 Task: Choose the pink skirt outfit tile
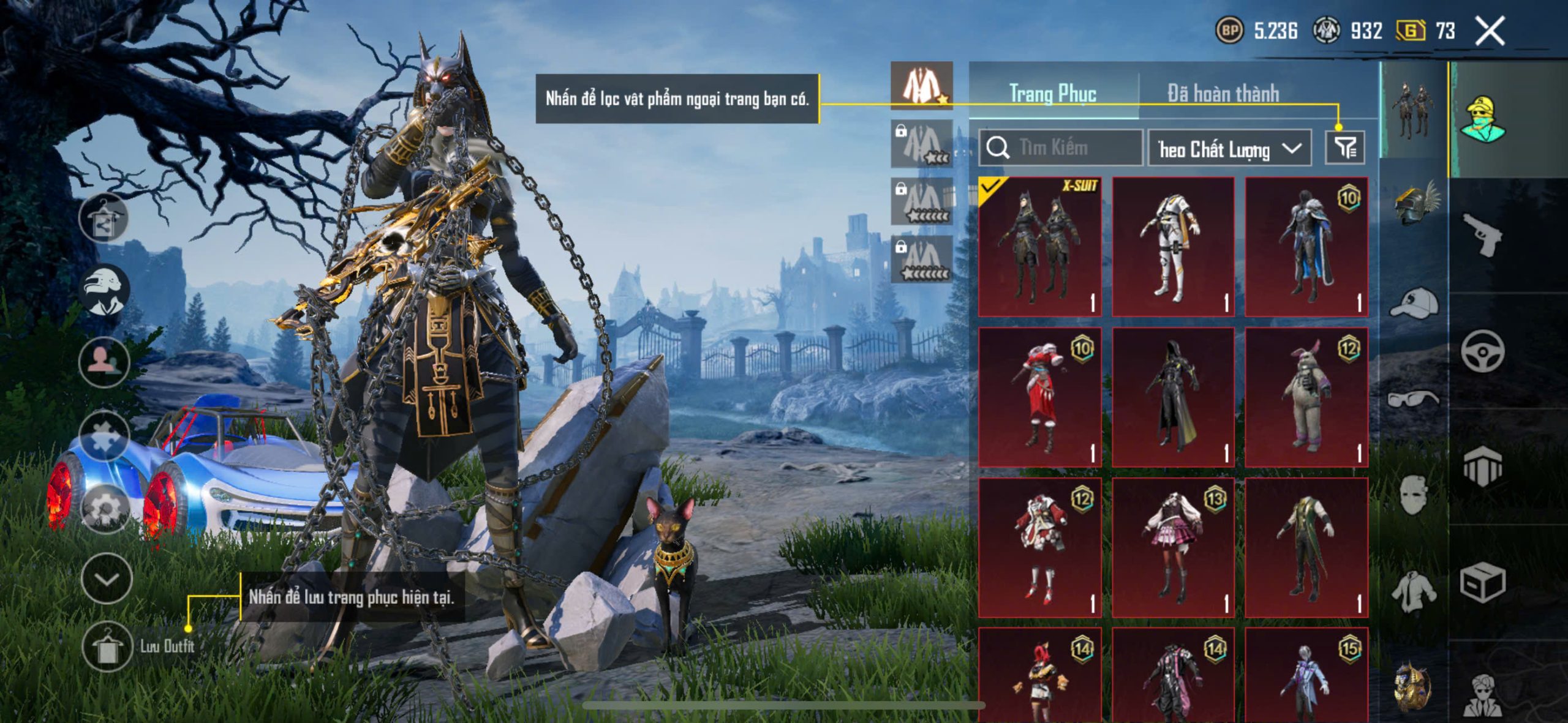[1173, 547]
